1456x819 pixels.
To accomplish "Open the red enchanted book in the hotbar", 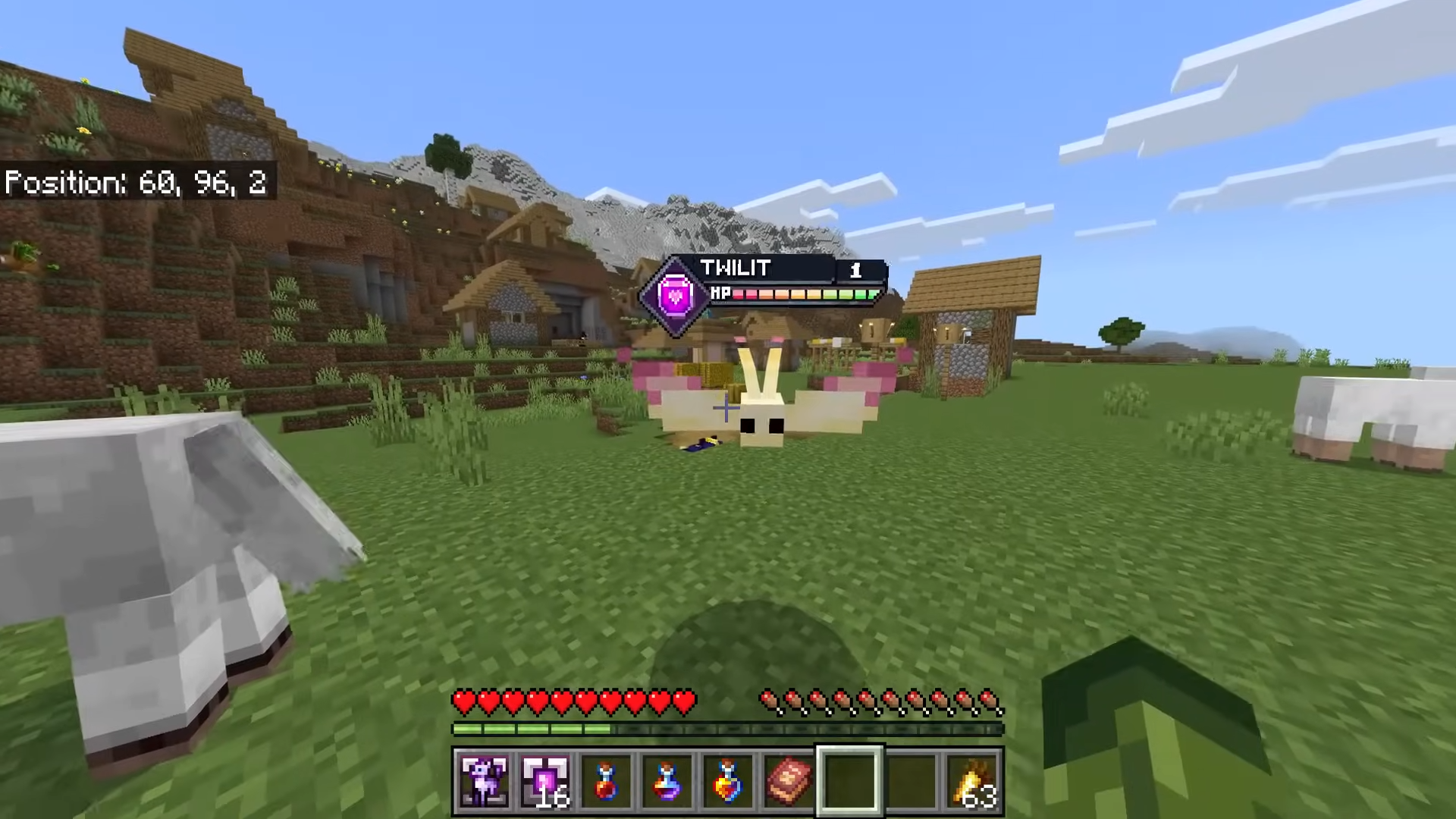I will tap(787, 780).
